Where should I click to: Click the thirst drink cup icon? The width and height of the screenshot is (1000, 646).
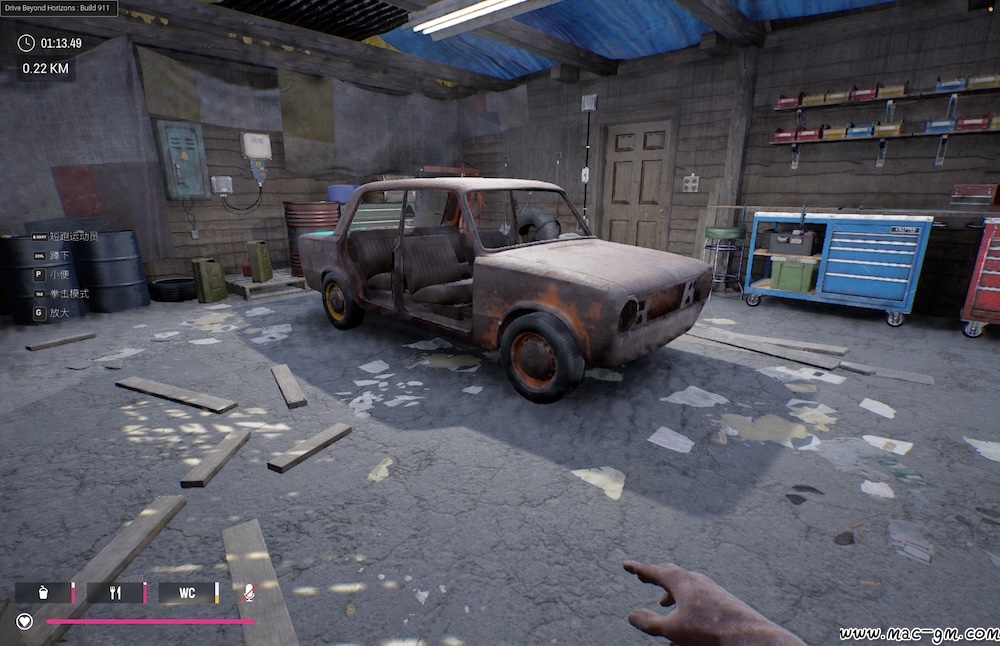tap(44, 593)
